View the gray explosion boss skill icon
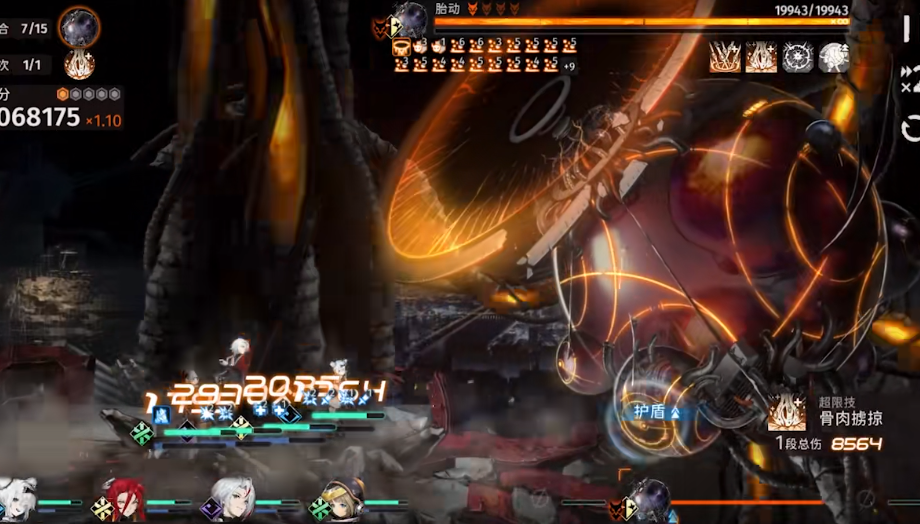920x524 pixels. (x=798, y=57)
